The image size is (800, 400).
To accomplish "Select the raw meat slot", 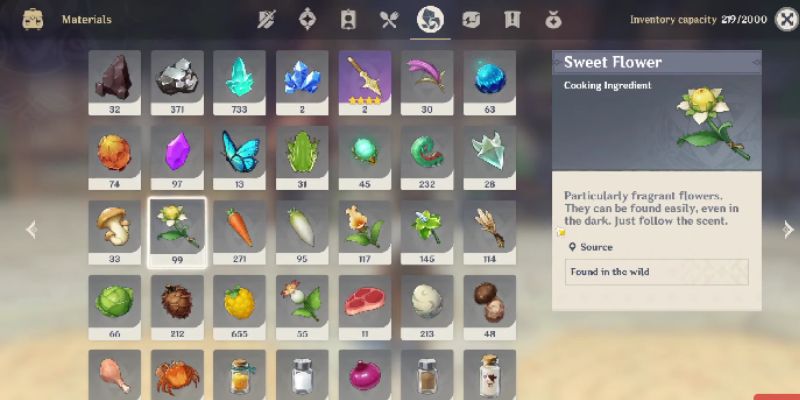I will click(x=365, y=302).
